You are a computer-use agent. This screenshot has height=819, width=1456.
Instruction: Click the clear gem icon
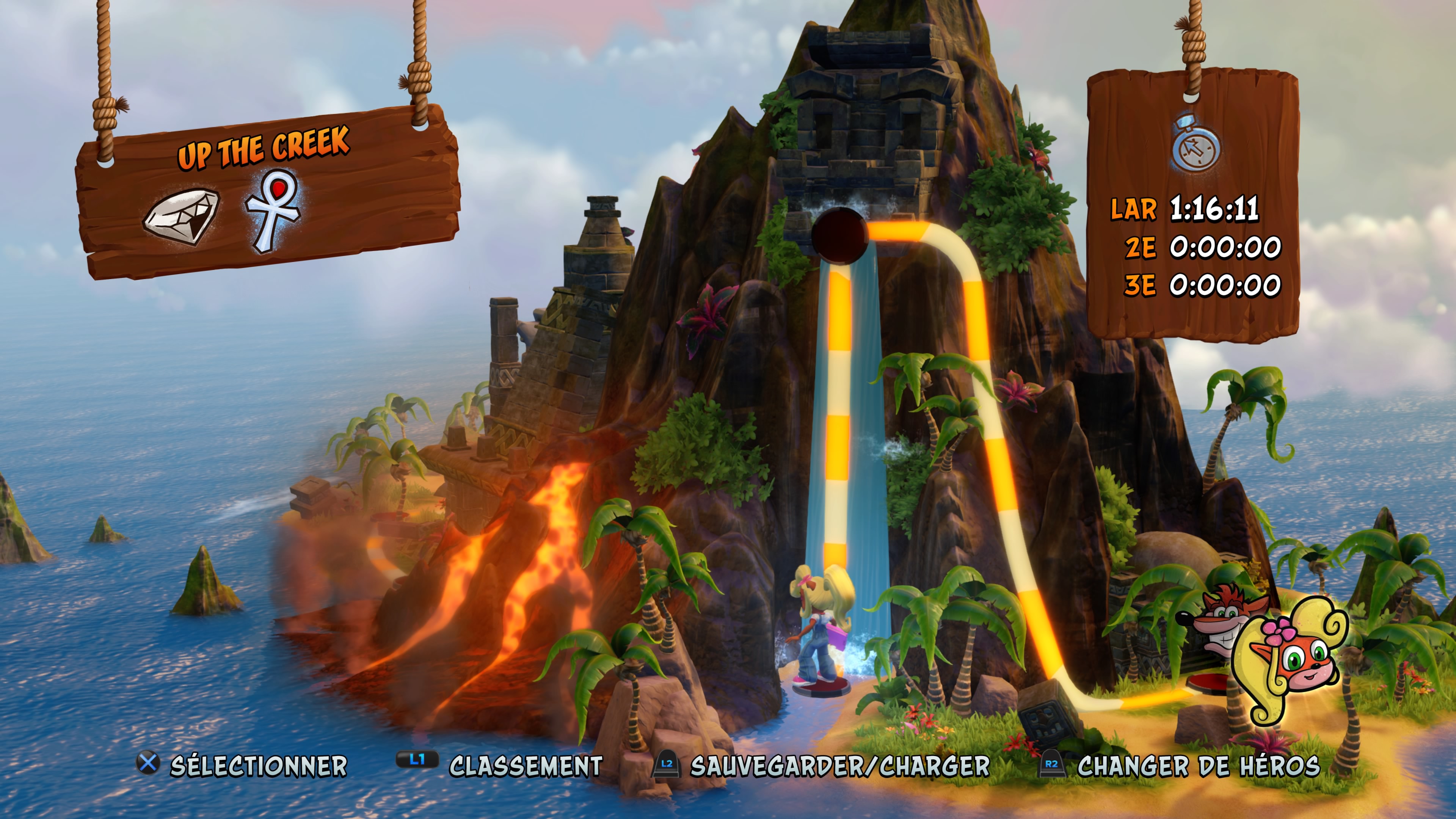point(182,217)
